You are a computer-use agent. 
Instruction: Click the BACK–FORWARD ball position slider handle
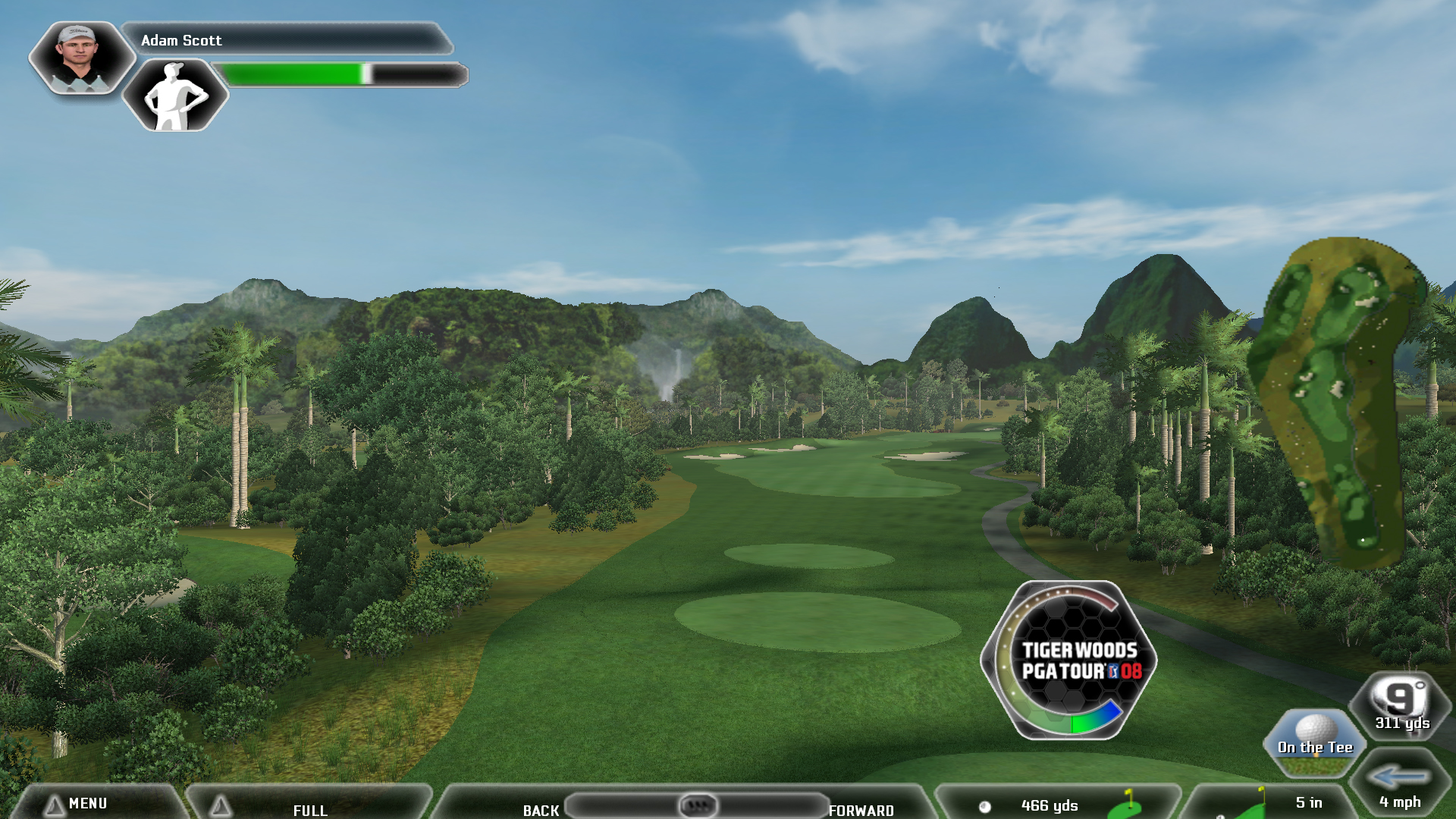point(697,804)
